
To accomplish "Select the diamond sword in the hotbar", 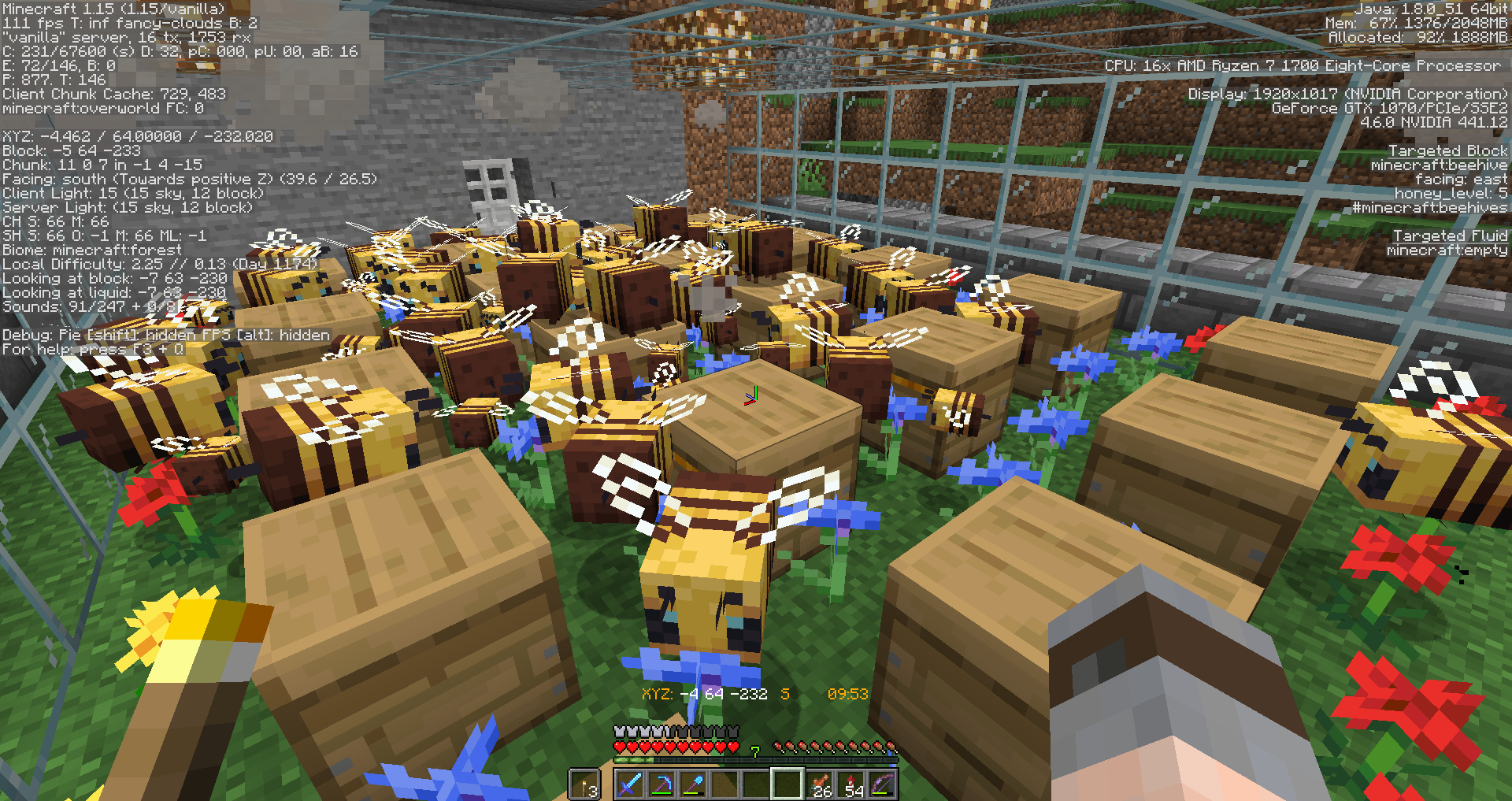I will [631, 785].
